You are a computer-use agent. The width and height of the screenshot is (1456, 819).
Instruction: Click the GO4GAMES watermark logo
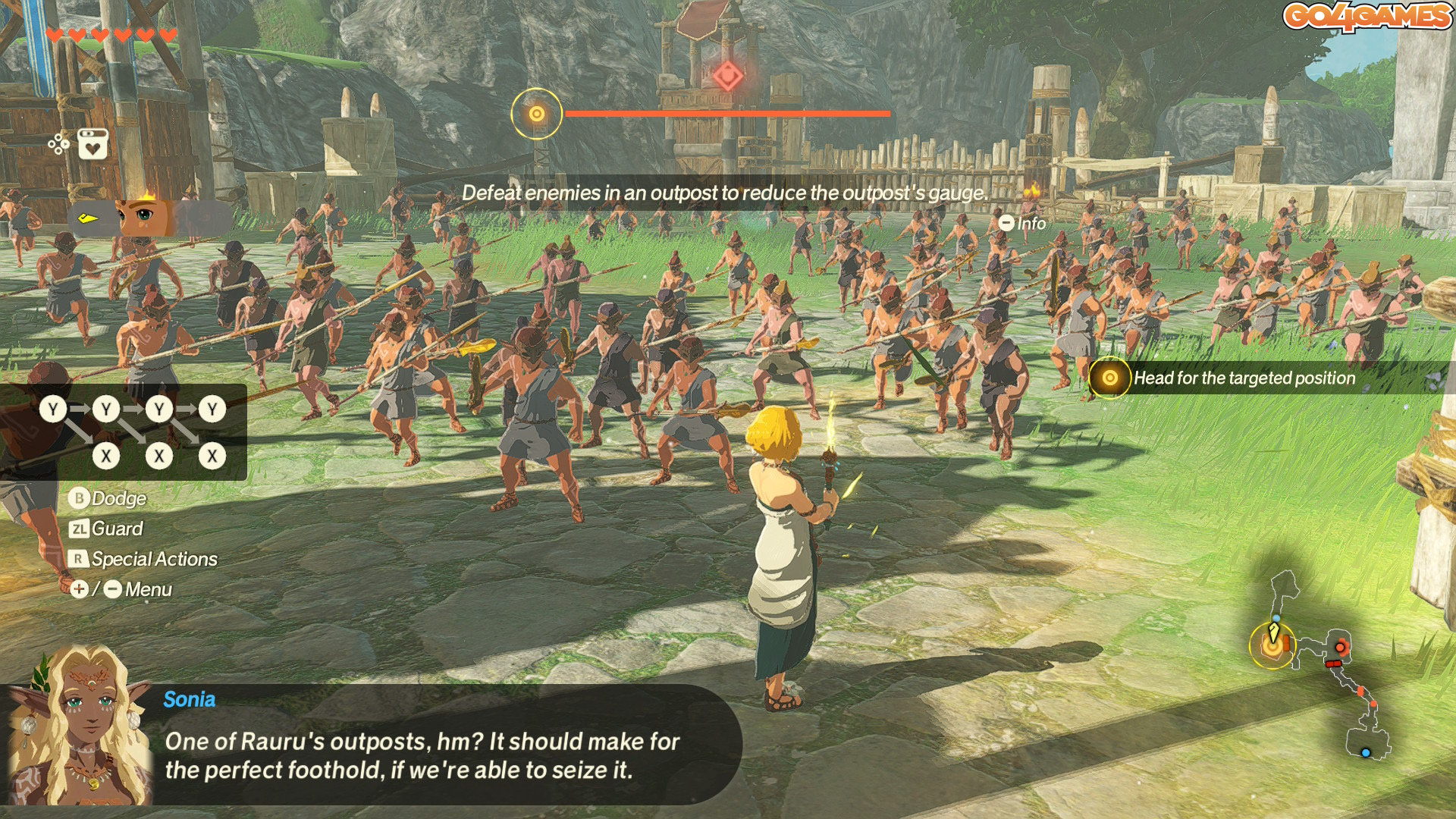[1367, 17]
